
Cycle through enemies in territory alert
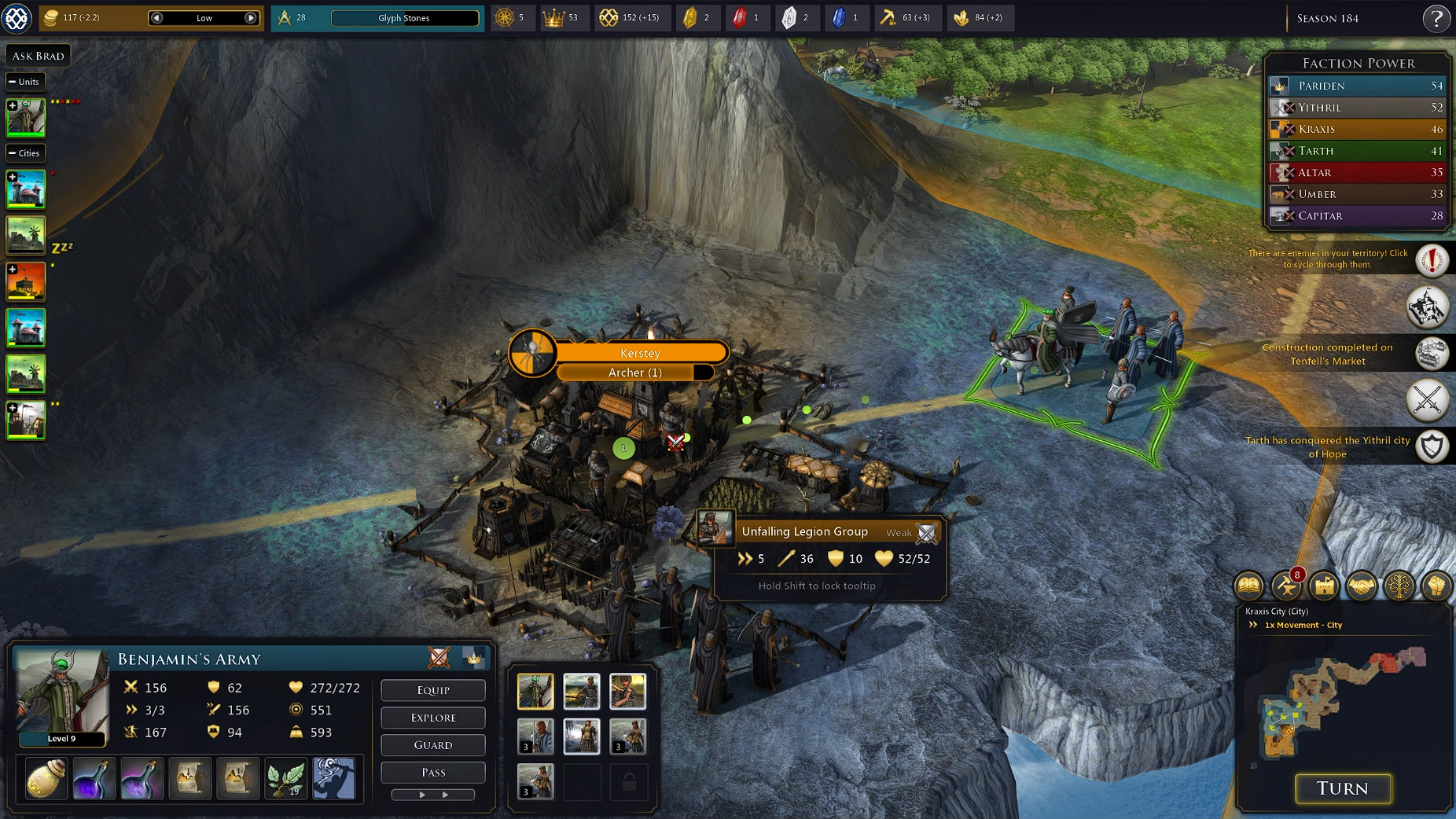[x=1432, y=260]
